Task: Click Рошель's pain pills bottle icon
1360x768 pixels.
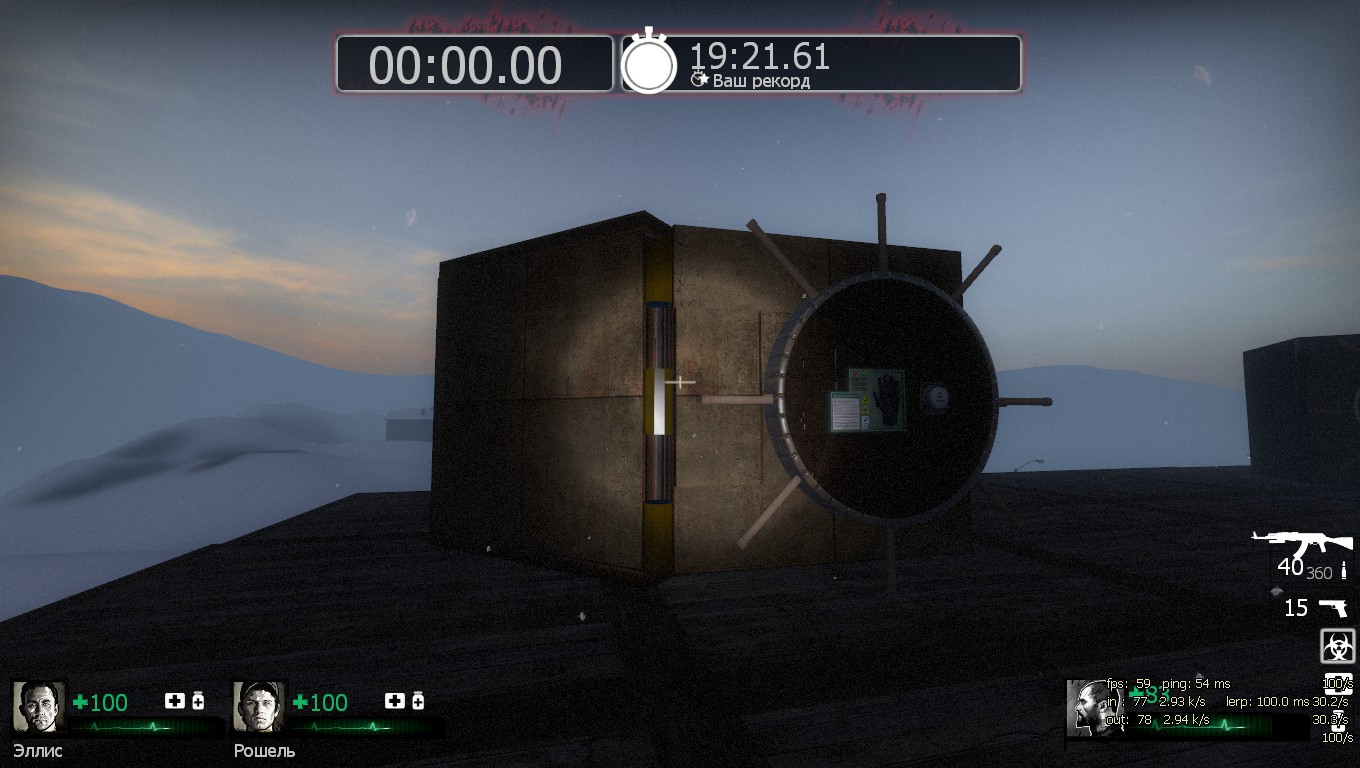Action: point(418,701)
